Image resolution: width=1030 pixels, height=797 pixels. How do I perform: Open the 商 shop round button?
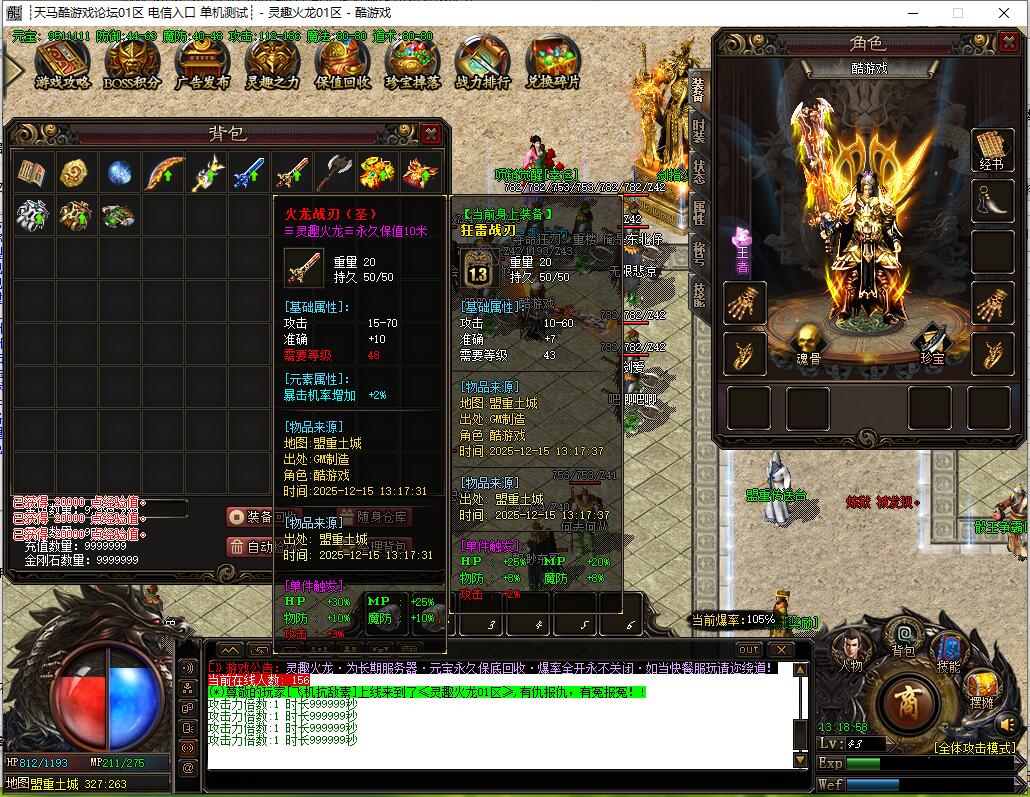[905, 696]
